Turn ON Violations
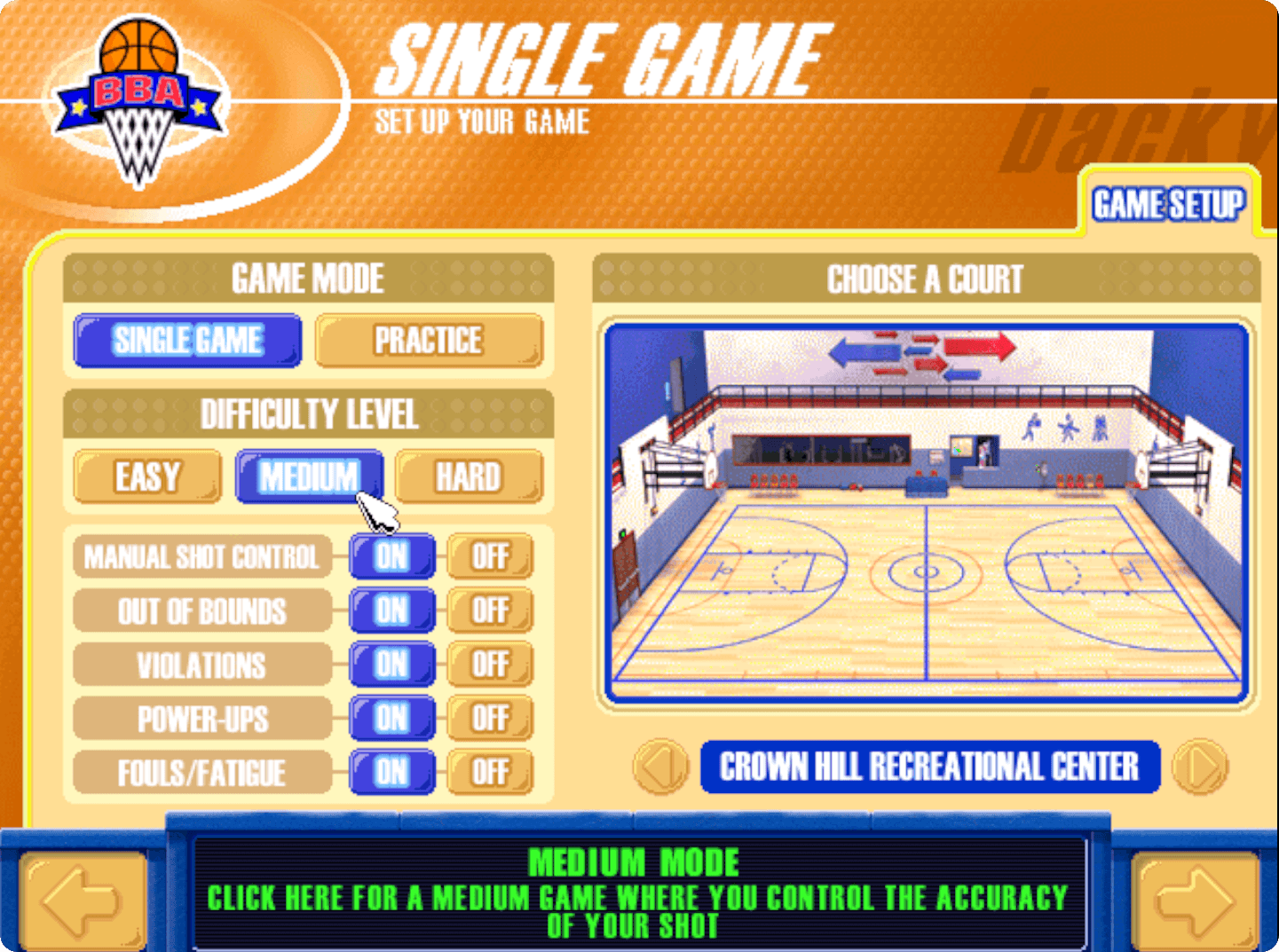The image size is (1279, 952). (x=391, y=665)
